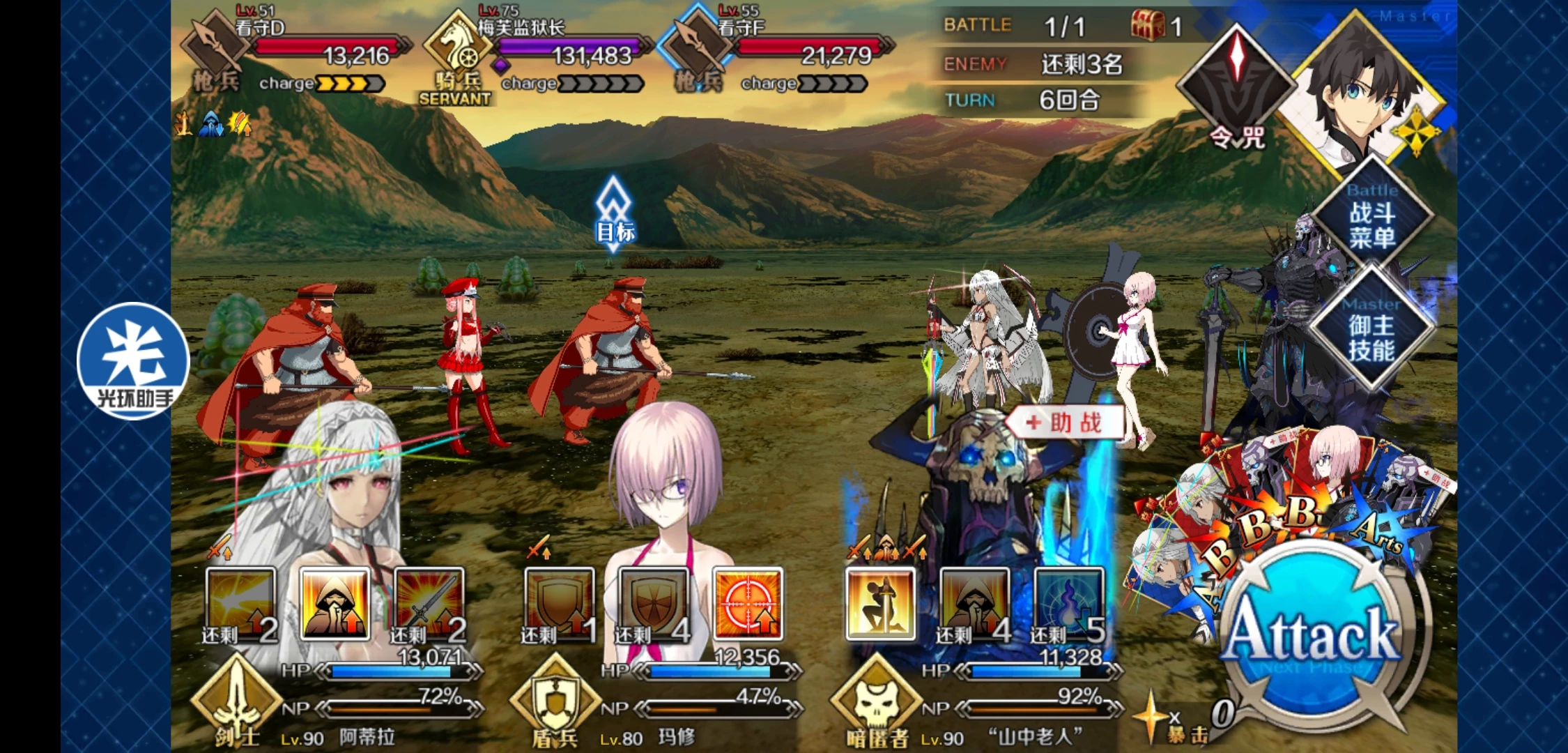Select Altera's sword skill on cooldown
Viewport: 1568px width, 753px height.
point(429,604)
